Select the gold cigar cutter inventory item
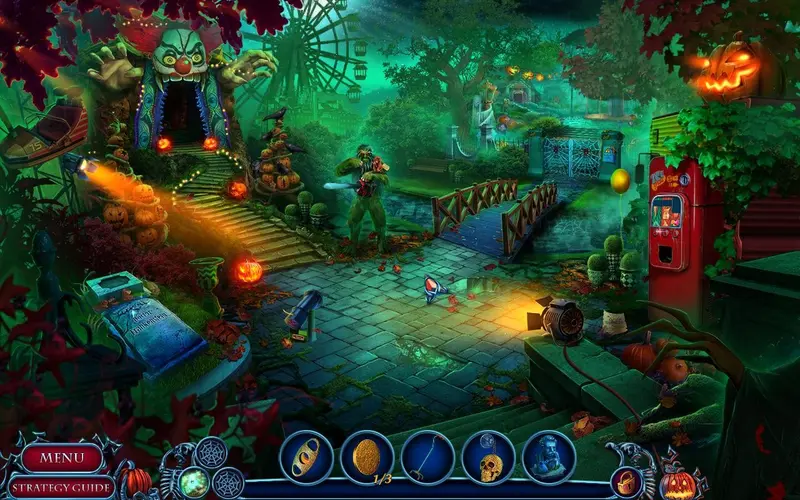 click(x=306, y=457)
